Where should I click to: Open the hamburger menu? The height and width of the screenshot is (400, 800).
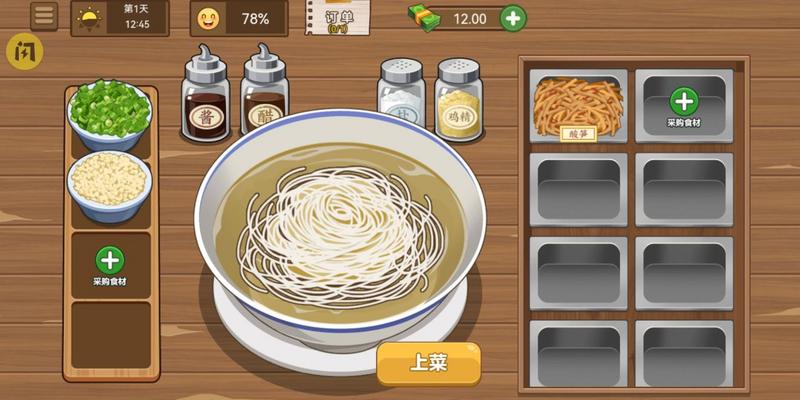point(44,16)
